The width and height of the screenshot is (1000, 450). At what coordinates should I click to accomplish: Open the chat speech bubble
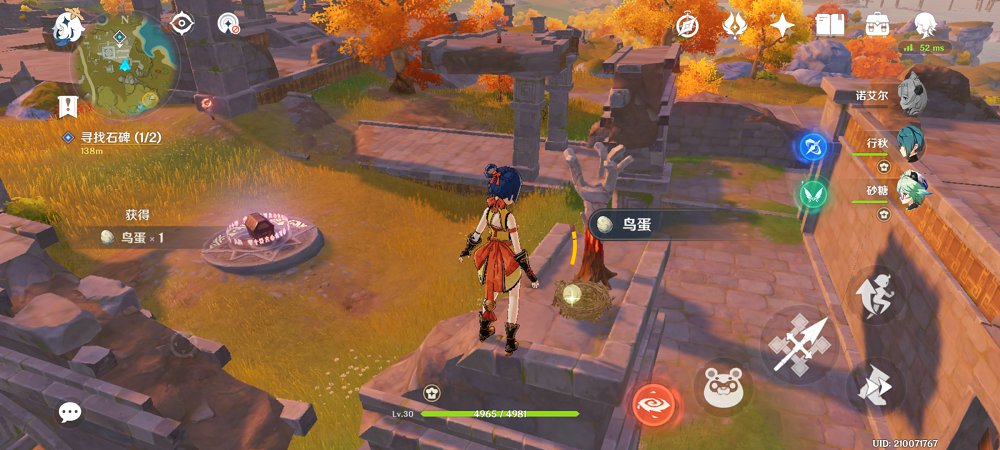coord(69,411)
